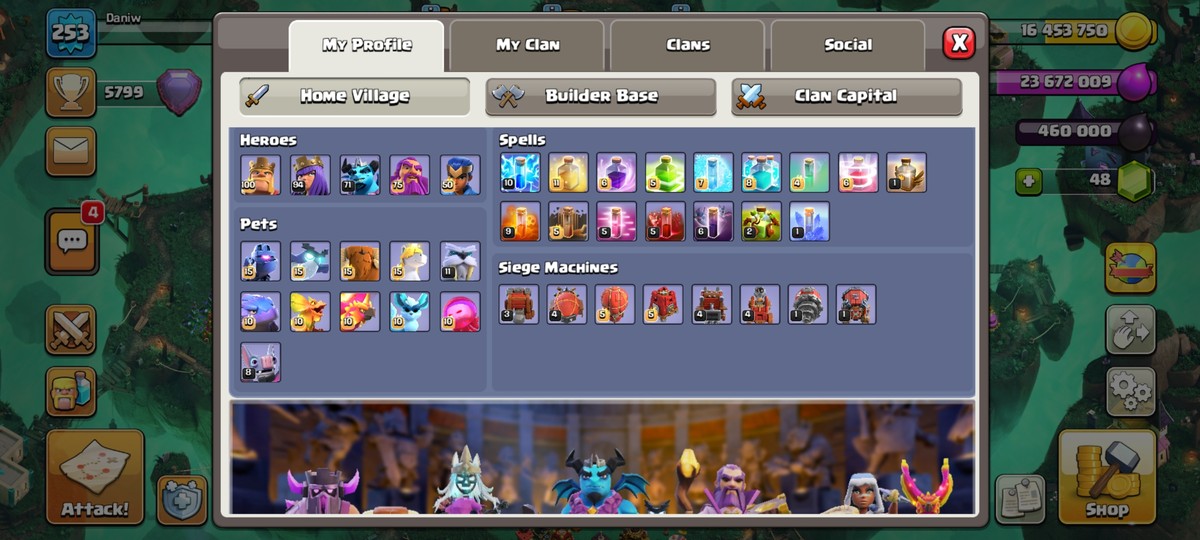Image resolution: width=1200 pixels, height=540 pixels.
Task: Go to the Social tab
Action: click(848, 45)
